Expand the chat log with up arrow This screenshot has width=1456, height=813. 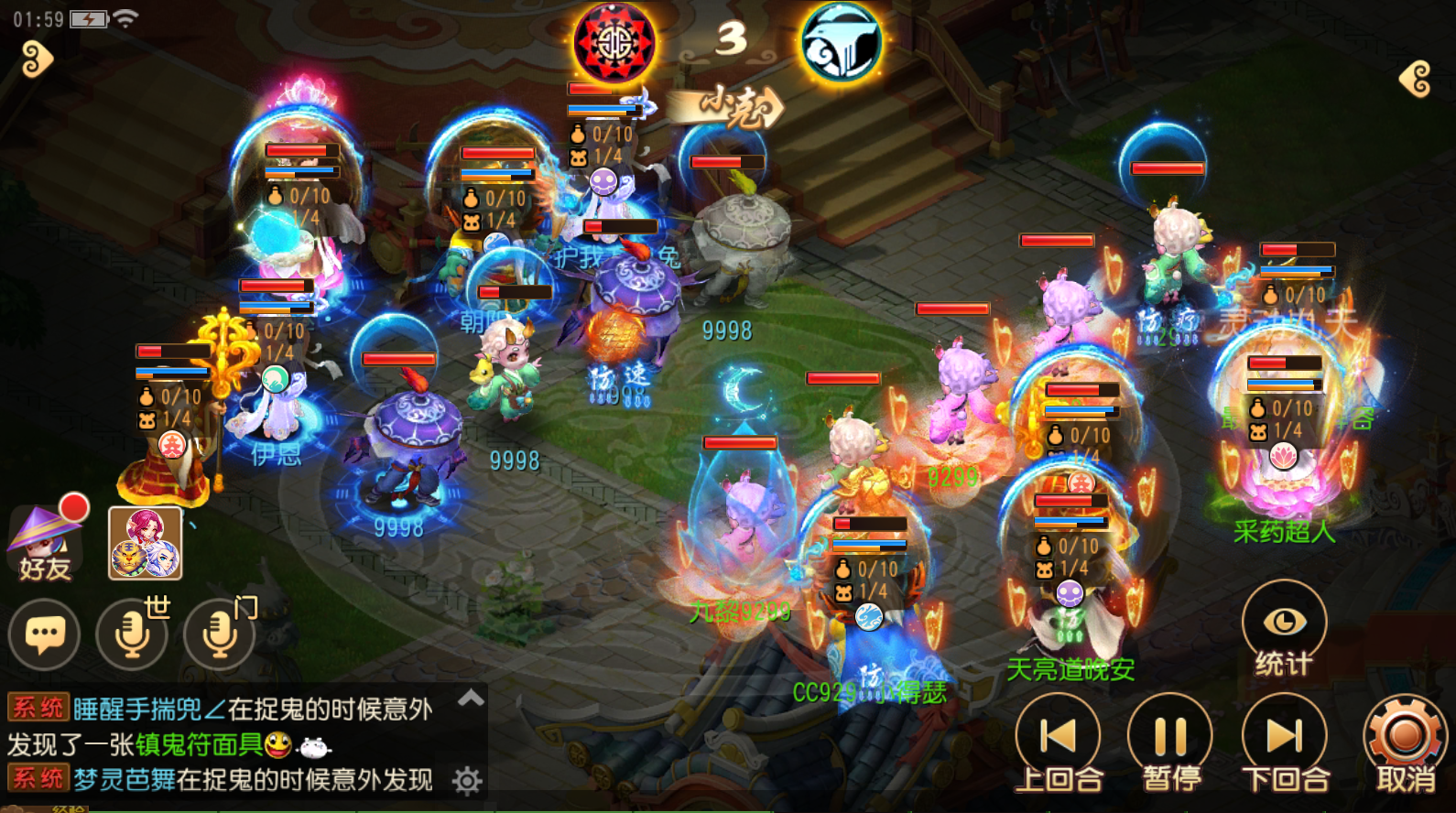(x=471, y=699)
